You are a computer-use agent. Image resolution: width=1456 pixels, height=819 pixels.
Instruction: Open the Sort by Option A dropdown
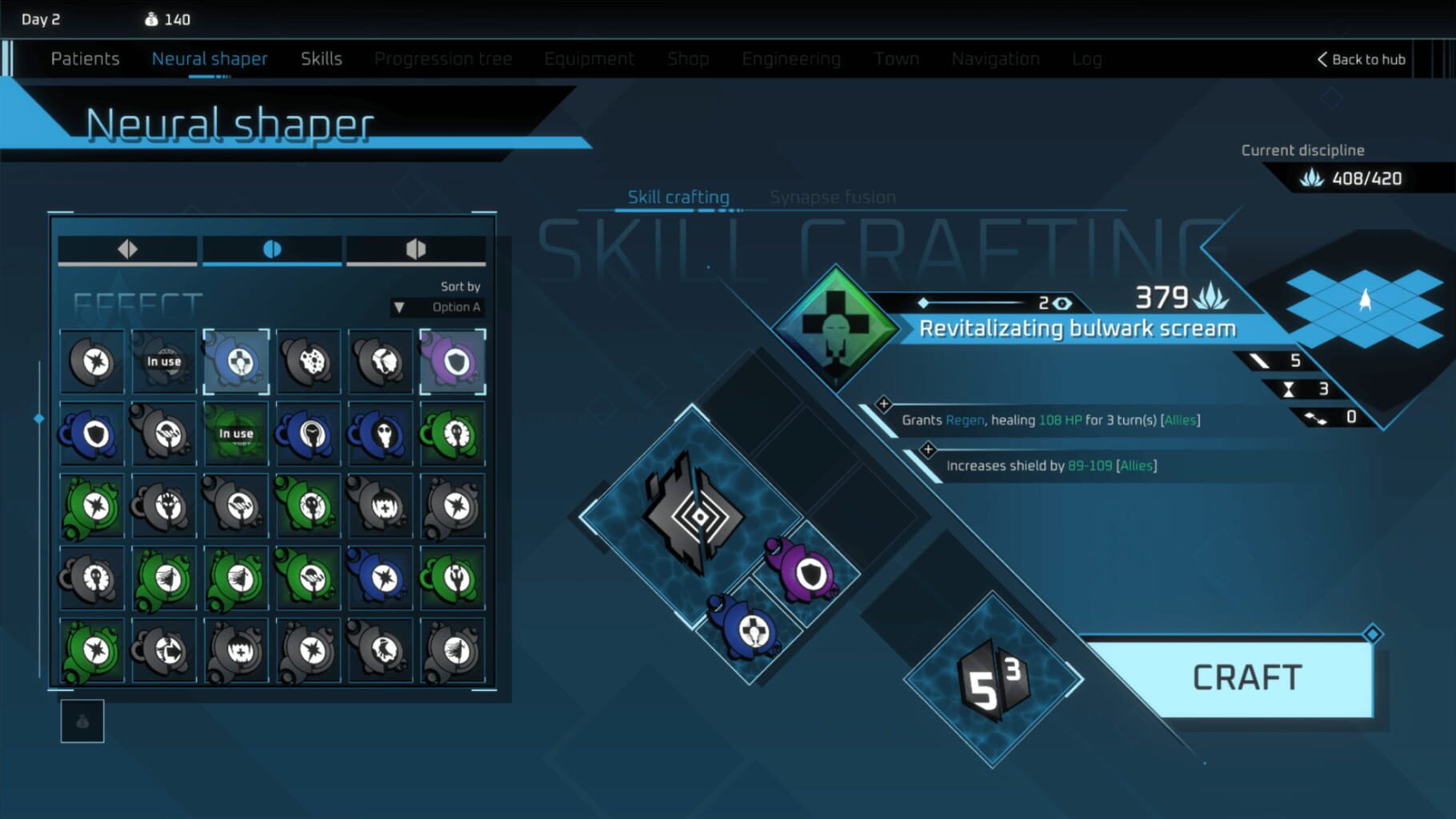(x=438, y=306)
